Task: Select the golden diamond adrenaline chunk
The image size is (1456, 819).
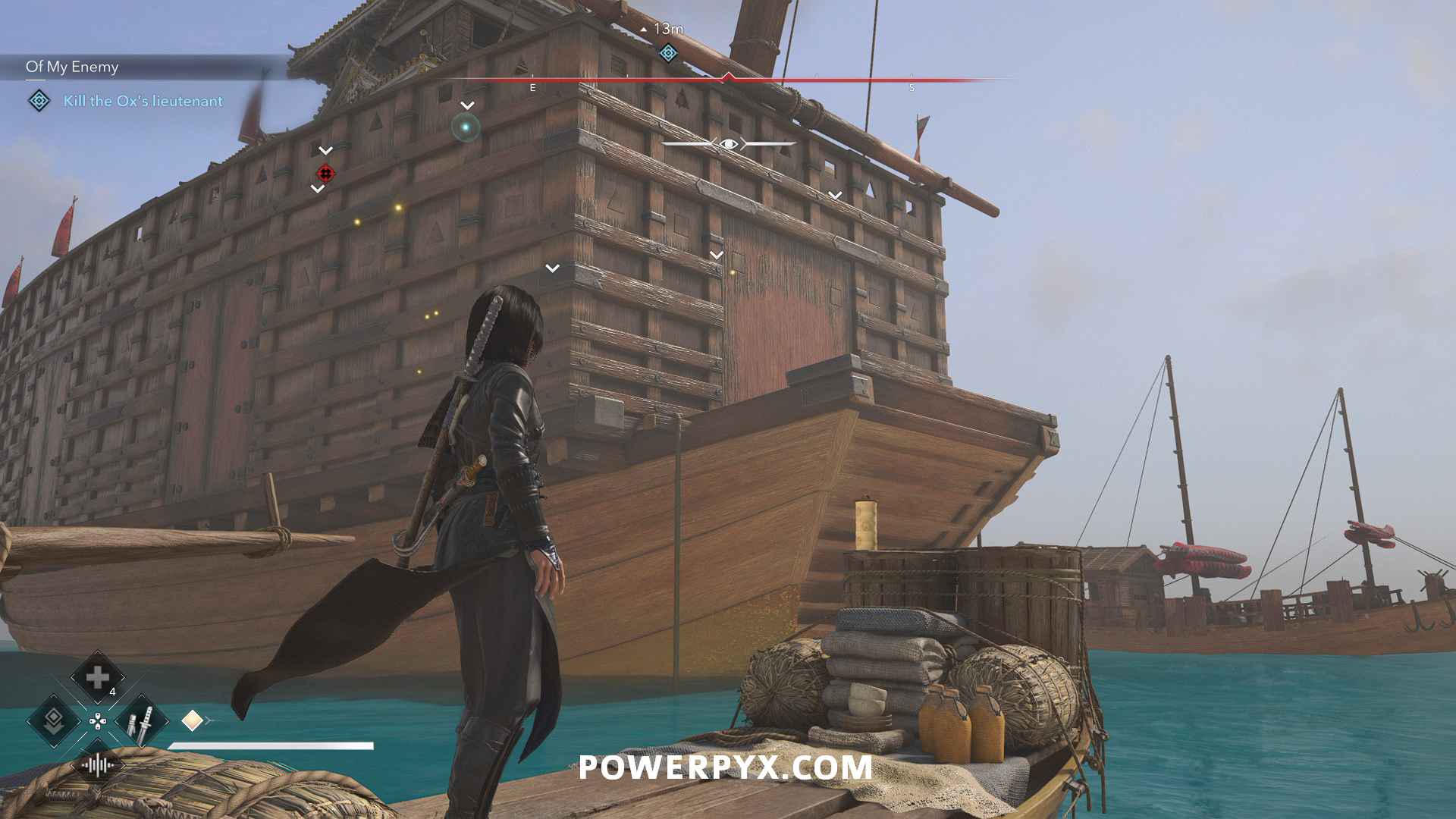Action: (192, 720)
